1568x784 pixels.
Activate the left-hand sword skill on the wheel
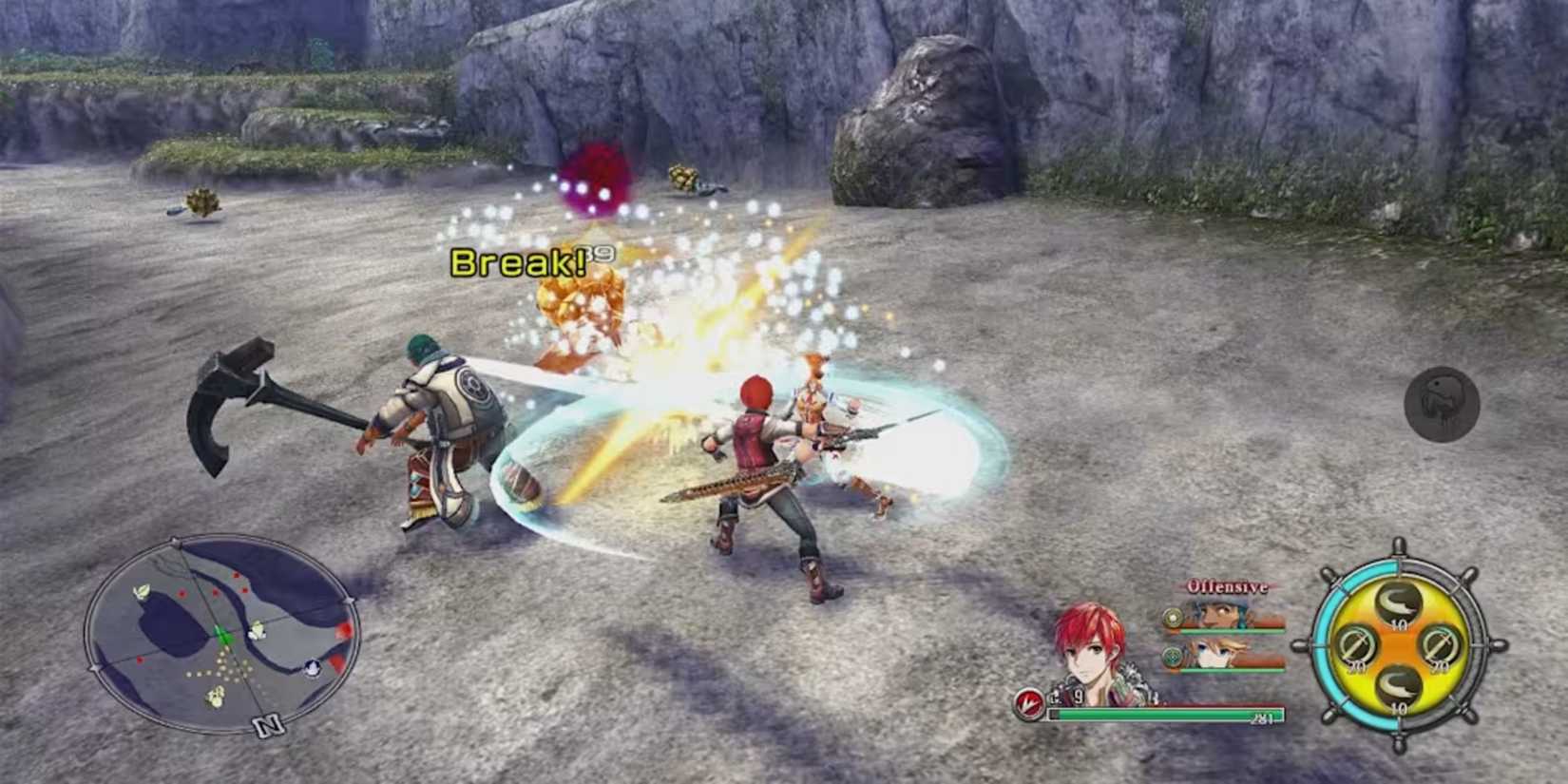coord(1355,645)
